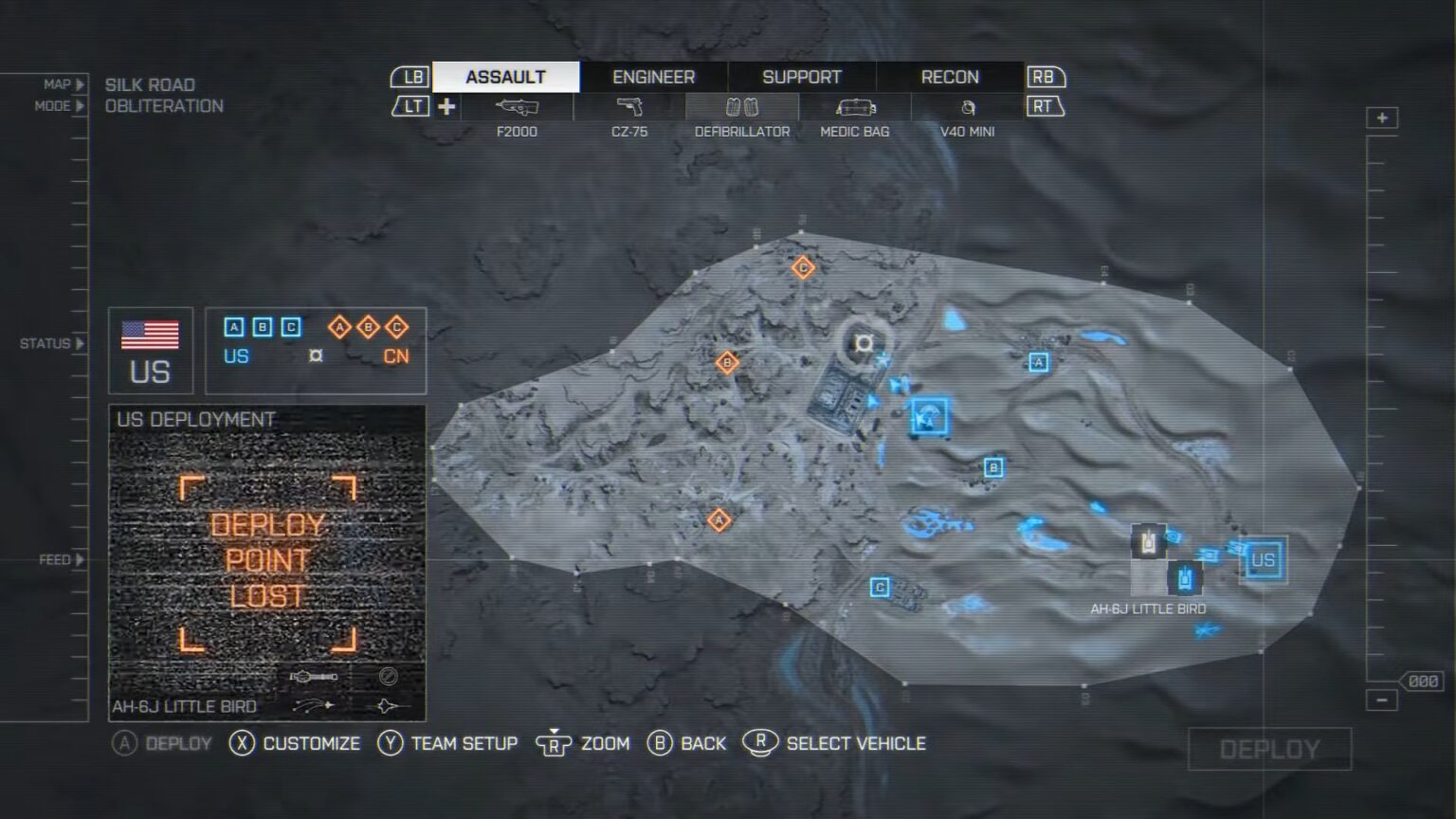
Task: Click the aircraft icon next to AH-6J label
Action: [389, 705]
